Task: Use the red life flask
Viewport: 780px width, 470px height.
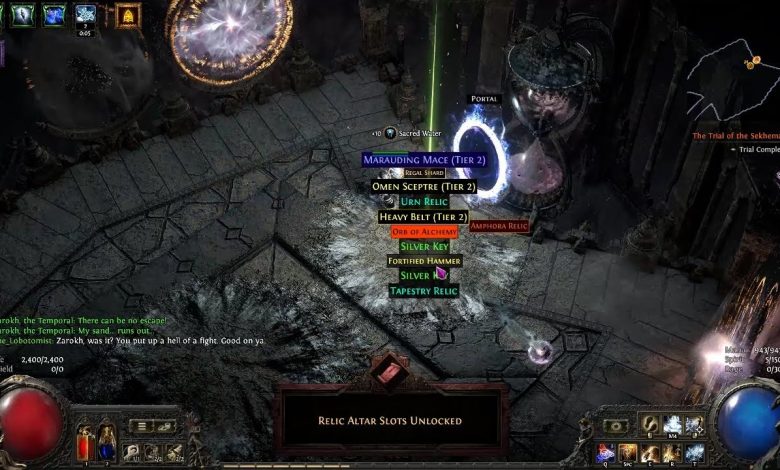Action: tap(85, 446)
